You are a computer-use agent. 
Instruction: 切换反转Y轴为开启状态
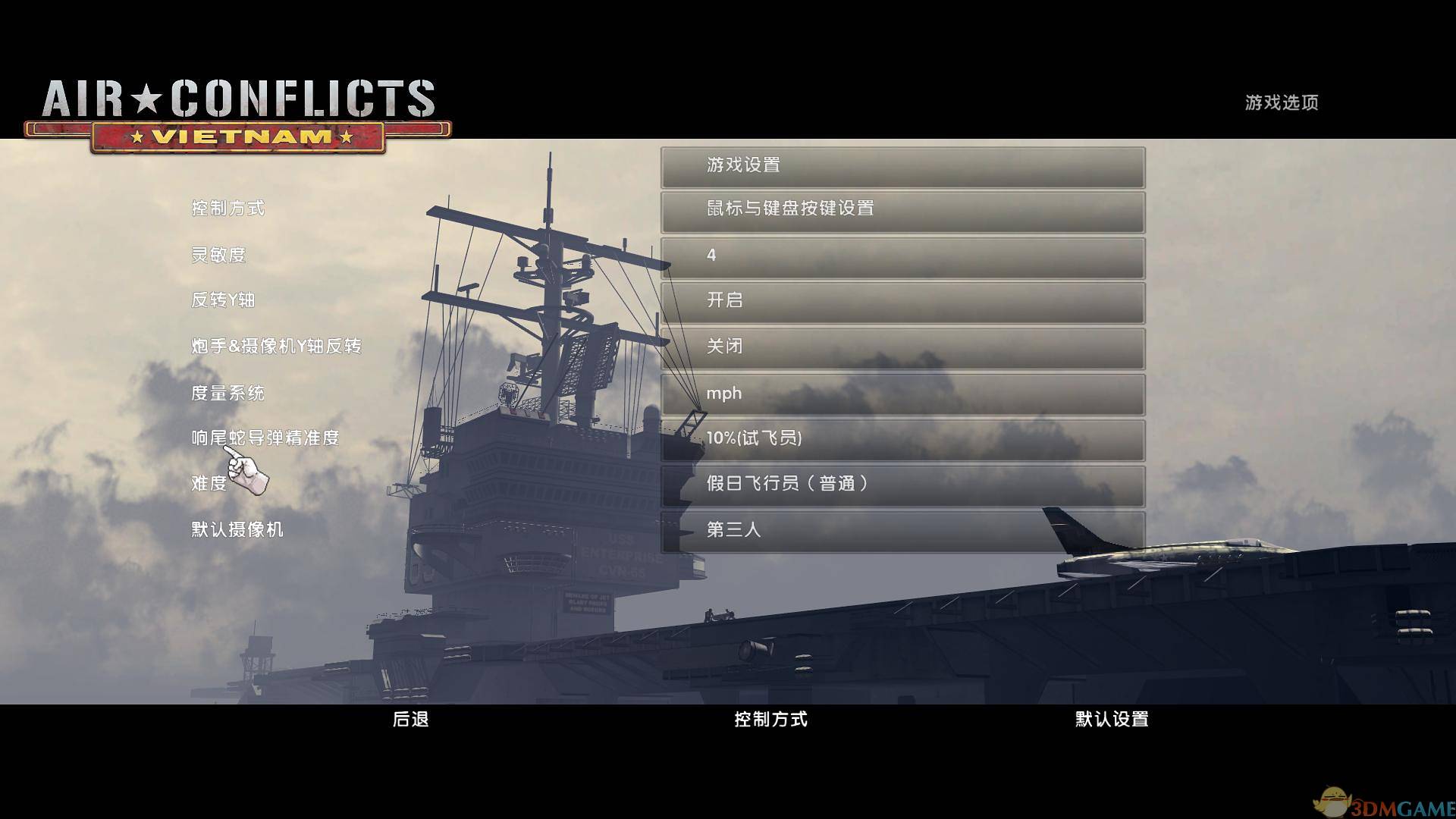902,302
